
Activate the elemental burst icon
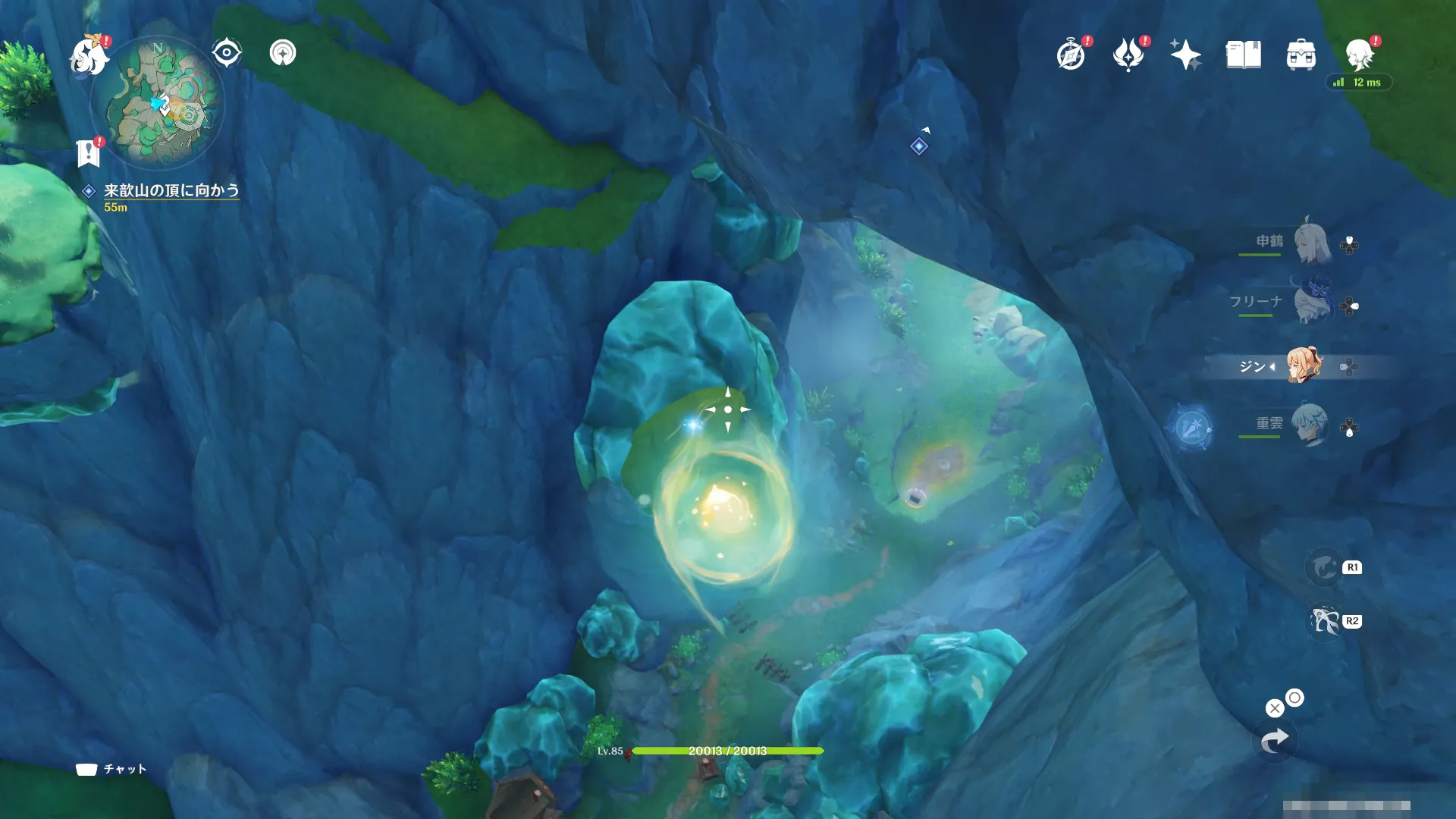[1325, 622]
